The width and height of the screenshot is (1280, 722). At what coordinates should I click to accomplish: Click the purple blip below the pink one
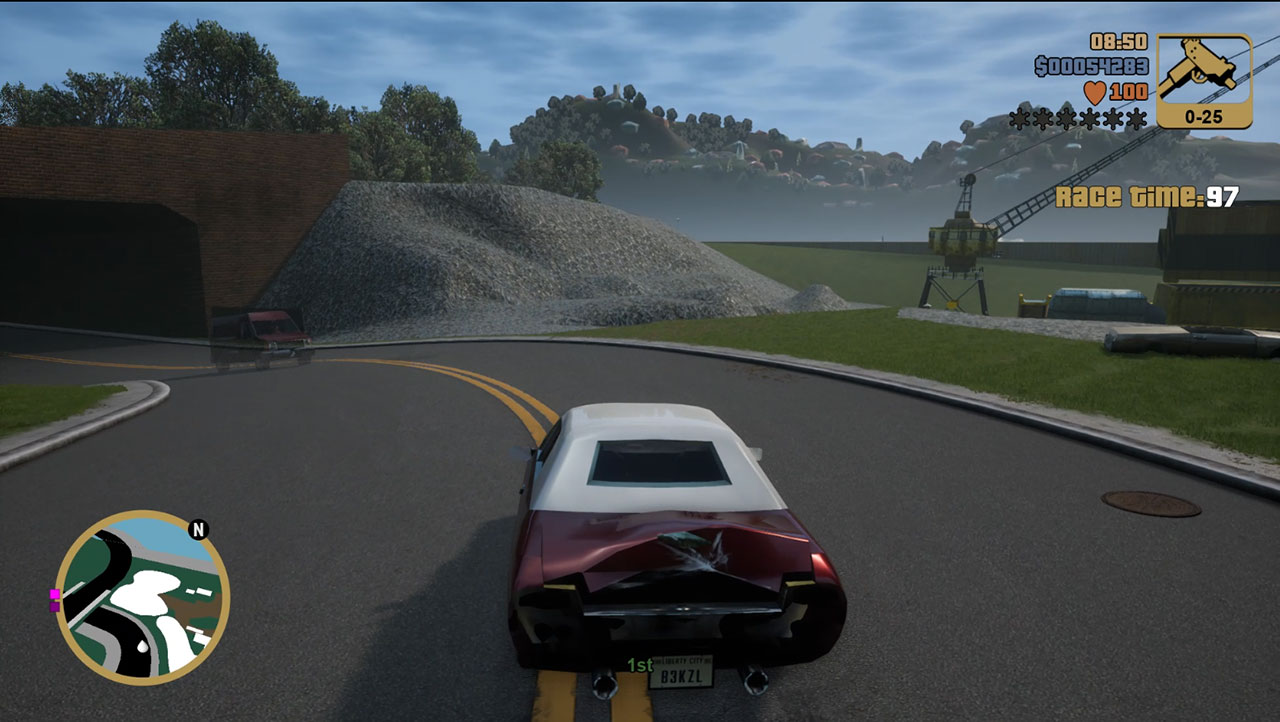(x=54, y=607)
